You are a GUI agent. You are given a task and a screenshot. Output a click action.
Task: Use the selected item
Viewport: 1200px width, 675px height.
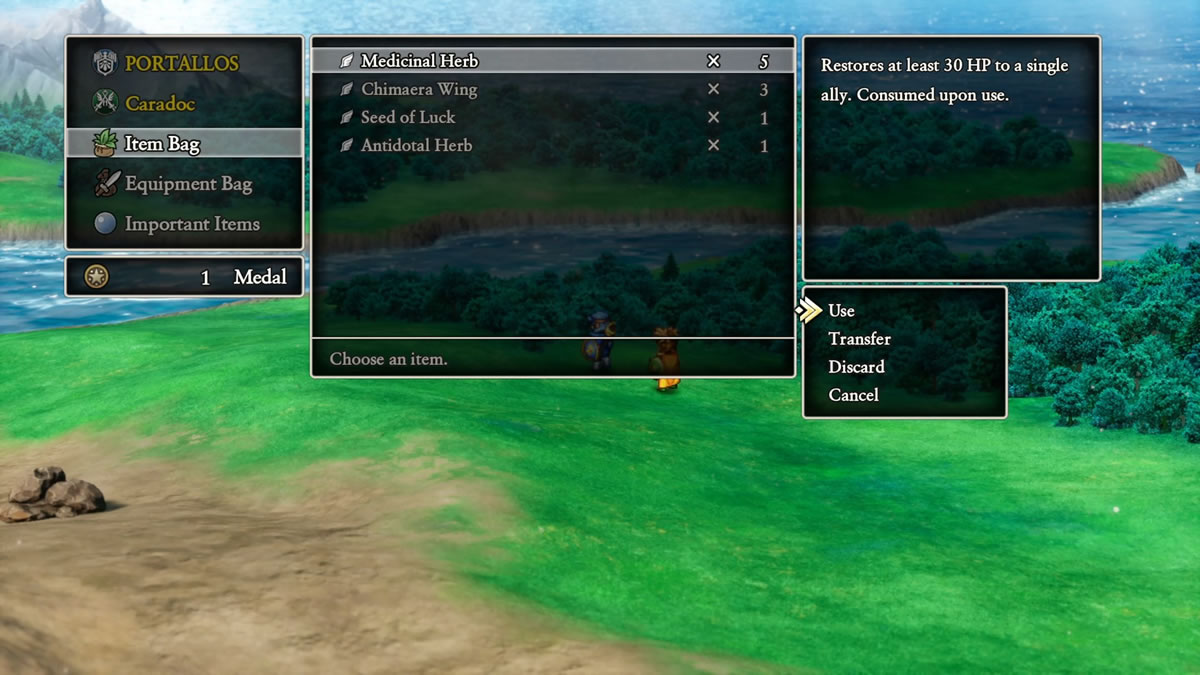tap(842, 311)
